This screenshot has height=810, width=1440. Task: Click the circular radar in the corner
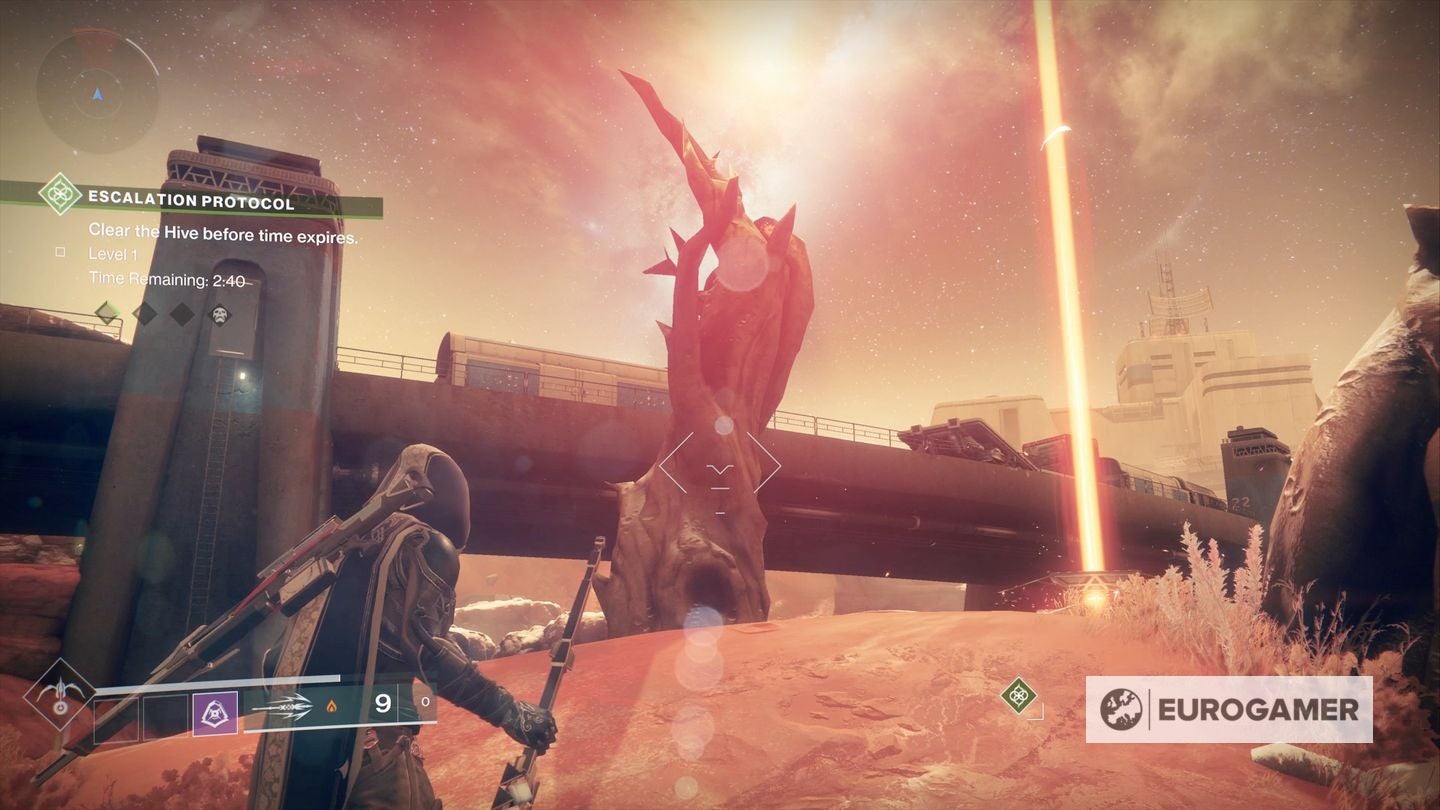[97, 91]
